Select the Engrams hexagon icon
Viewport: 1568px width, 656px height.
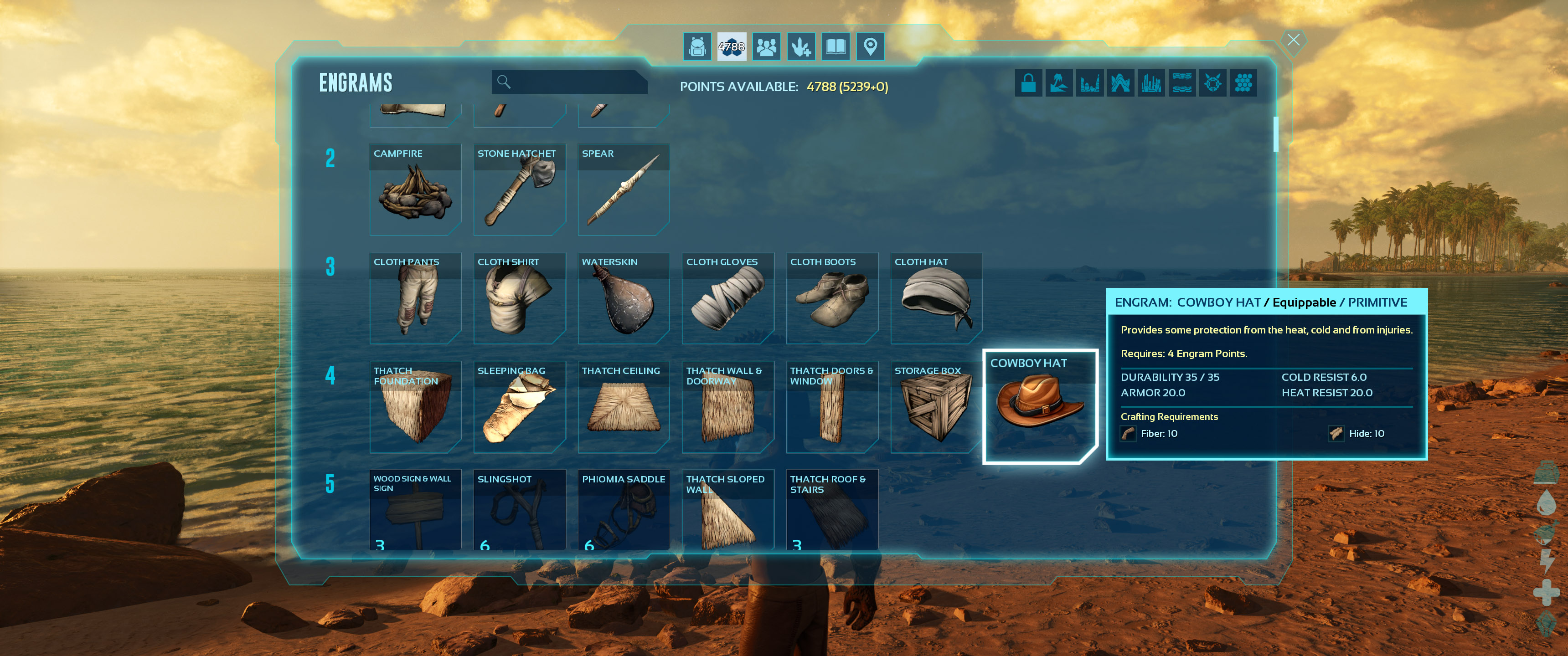(732, 46)
